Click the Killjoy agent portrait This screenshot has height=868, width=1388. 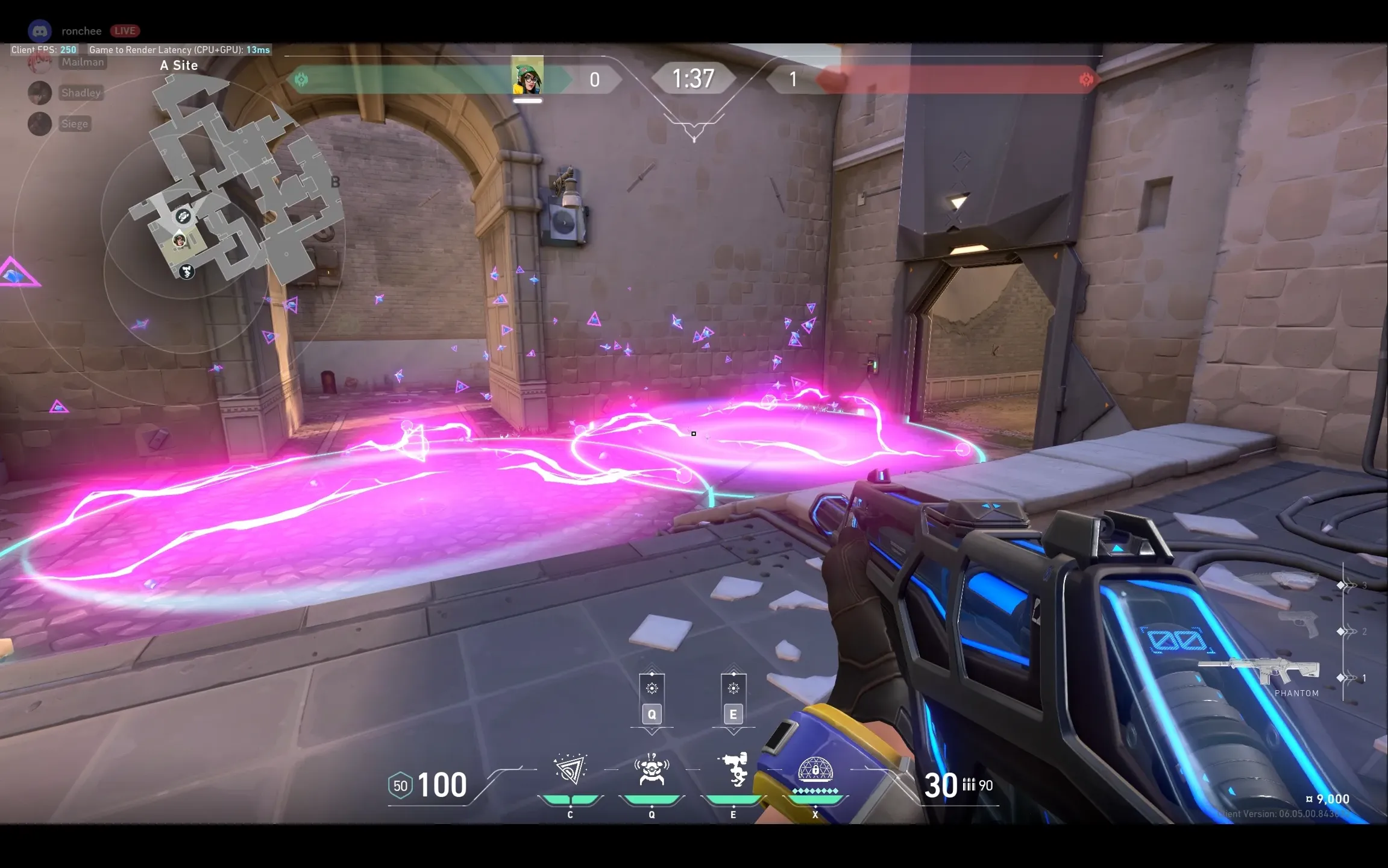tap(527, 76)
